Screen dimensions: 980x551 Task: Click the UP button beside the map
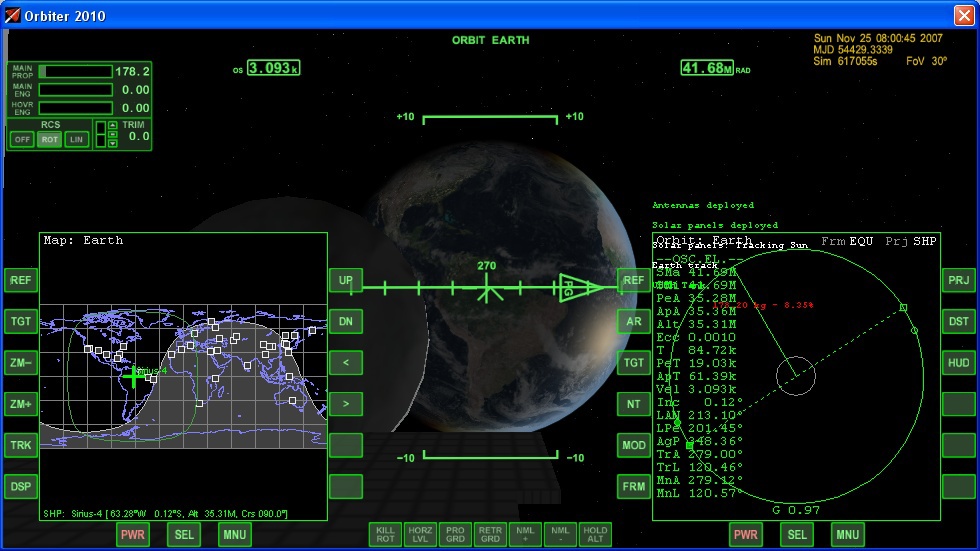click(345, 281)
